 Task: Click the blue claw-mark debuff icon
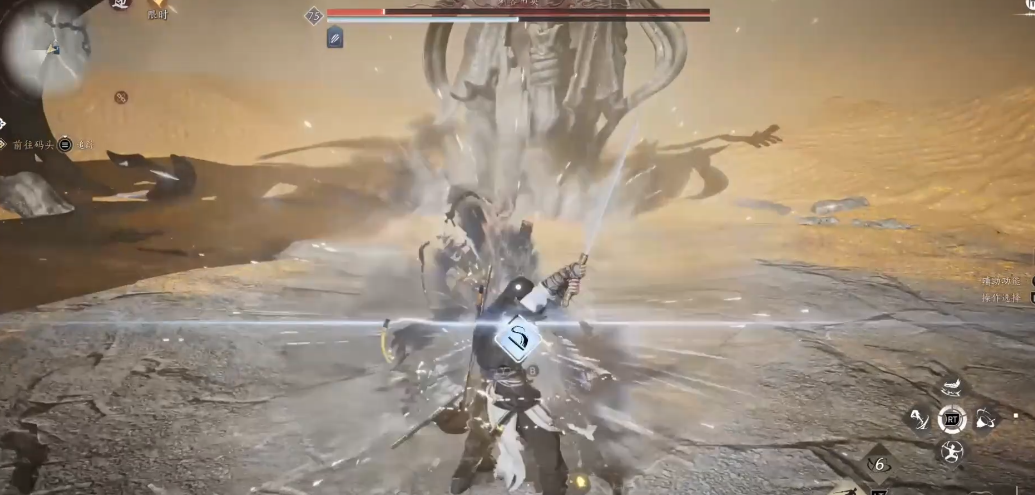335,38
